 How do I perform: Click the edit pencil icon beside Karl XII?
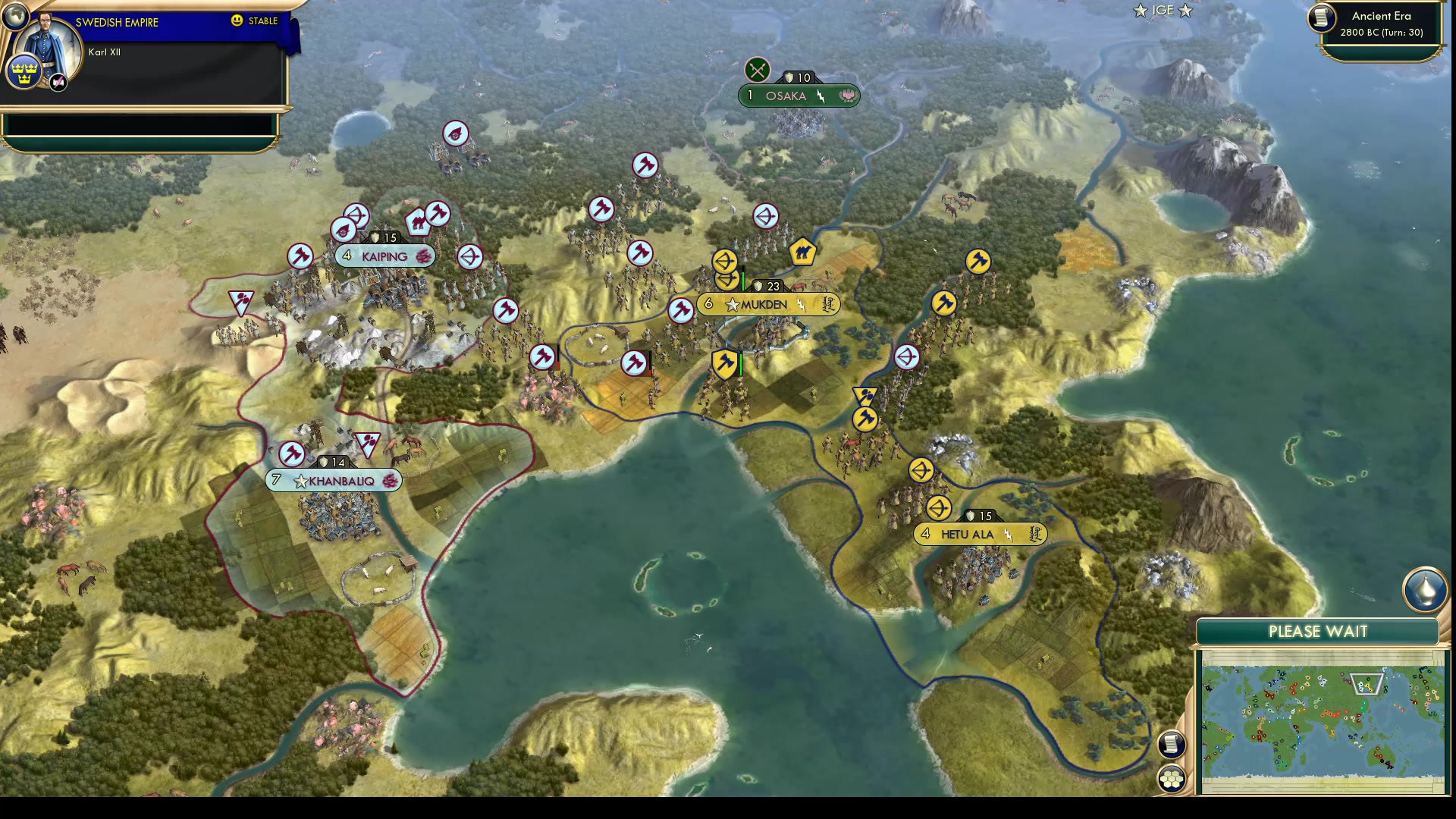[x=58, y=82]
